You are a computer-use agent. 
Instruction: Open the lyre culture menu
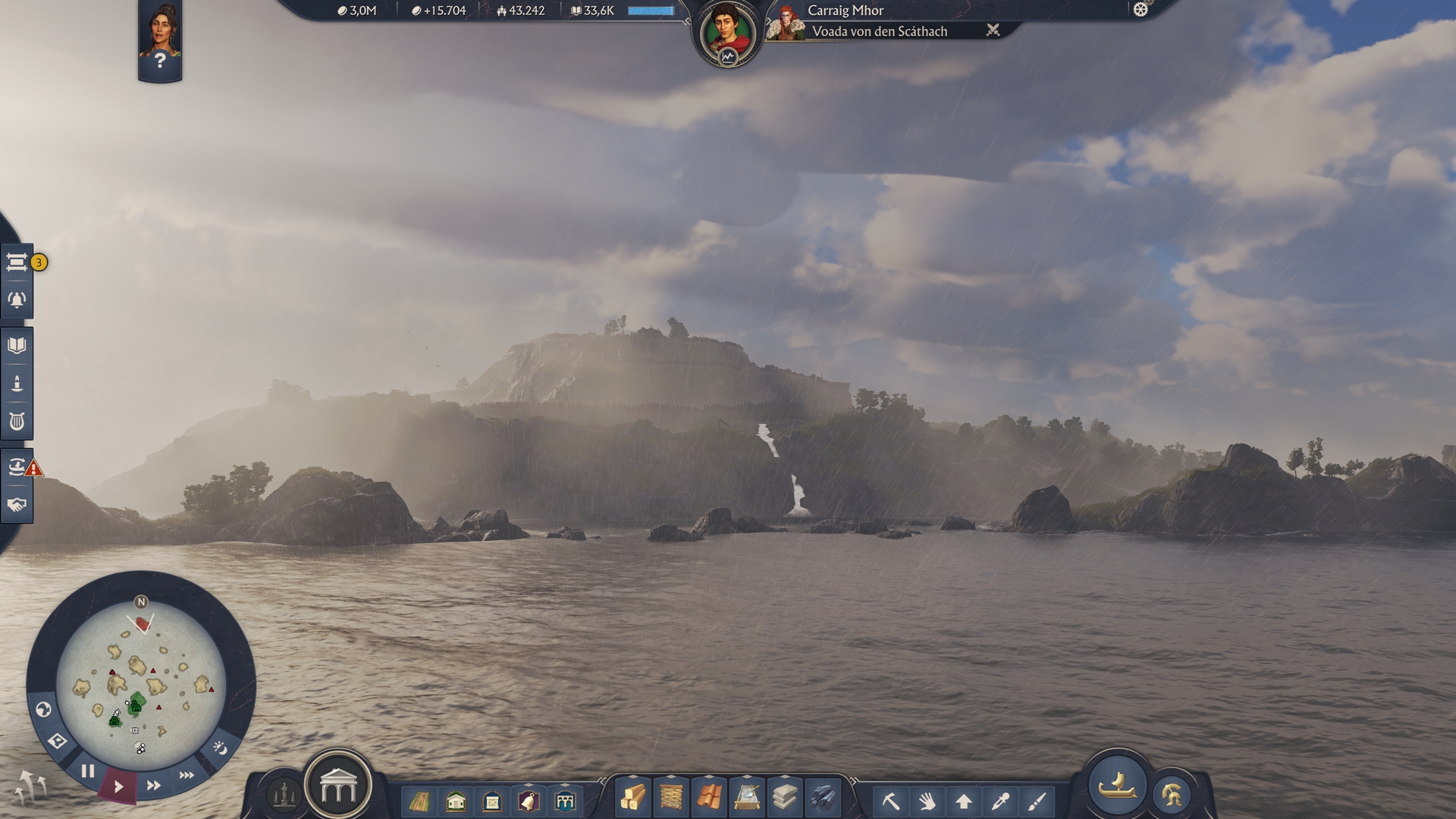point(17,422)
